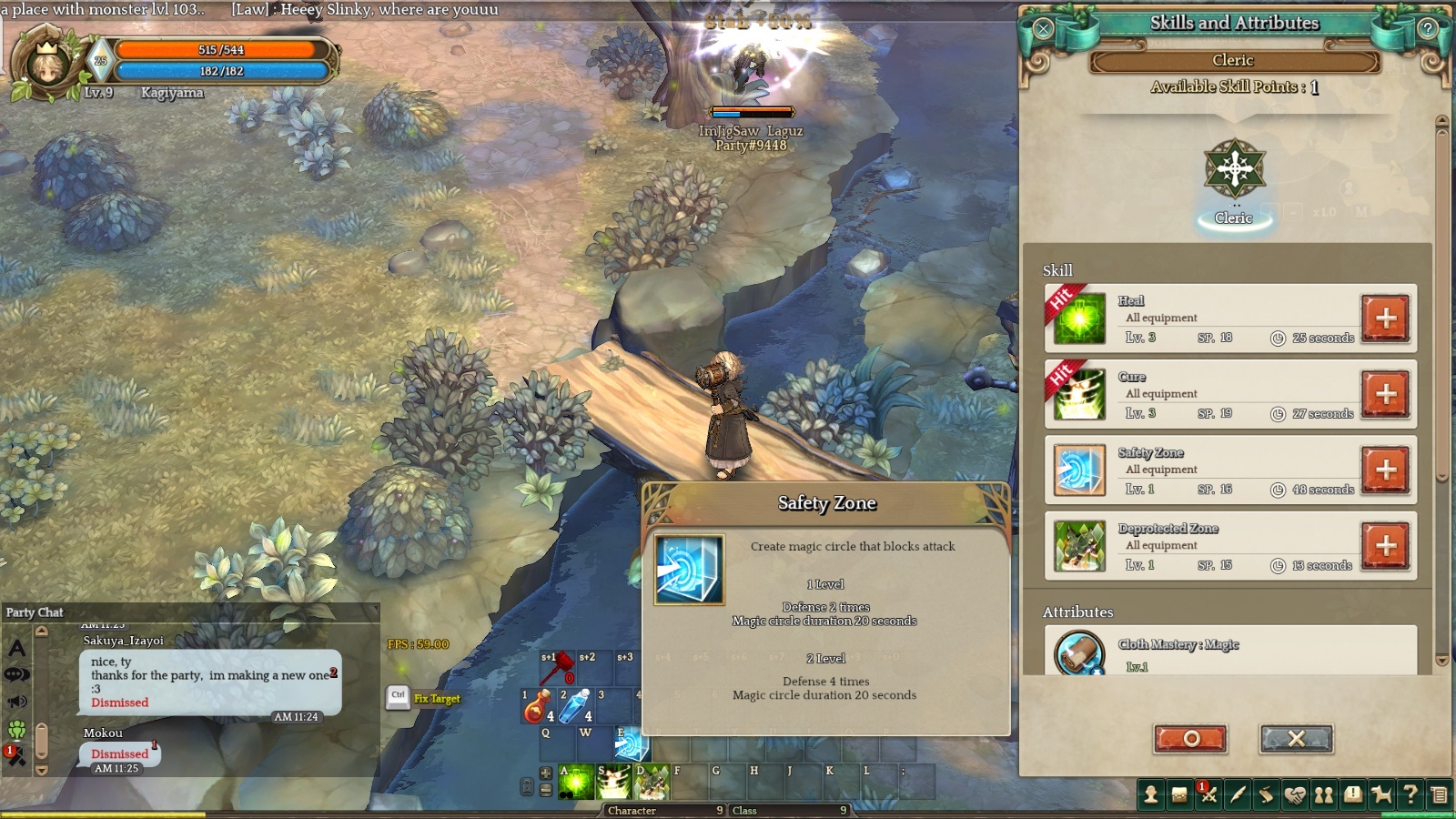Cancel skill changes with the X button

click(x=1296, y=738)
